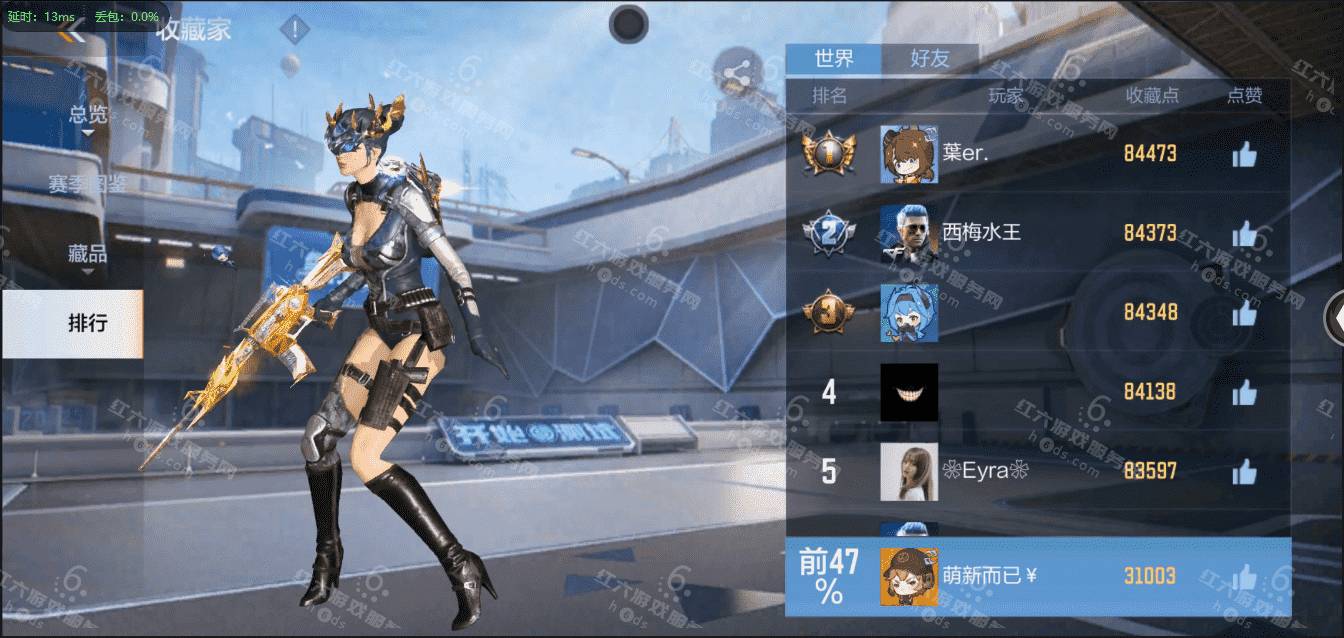Screen dimensions: 1344x638
Task: Like the third-ranked player
Action: pyautogui.click(x=1244, y=313)
